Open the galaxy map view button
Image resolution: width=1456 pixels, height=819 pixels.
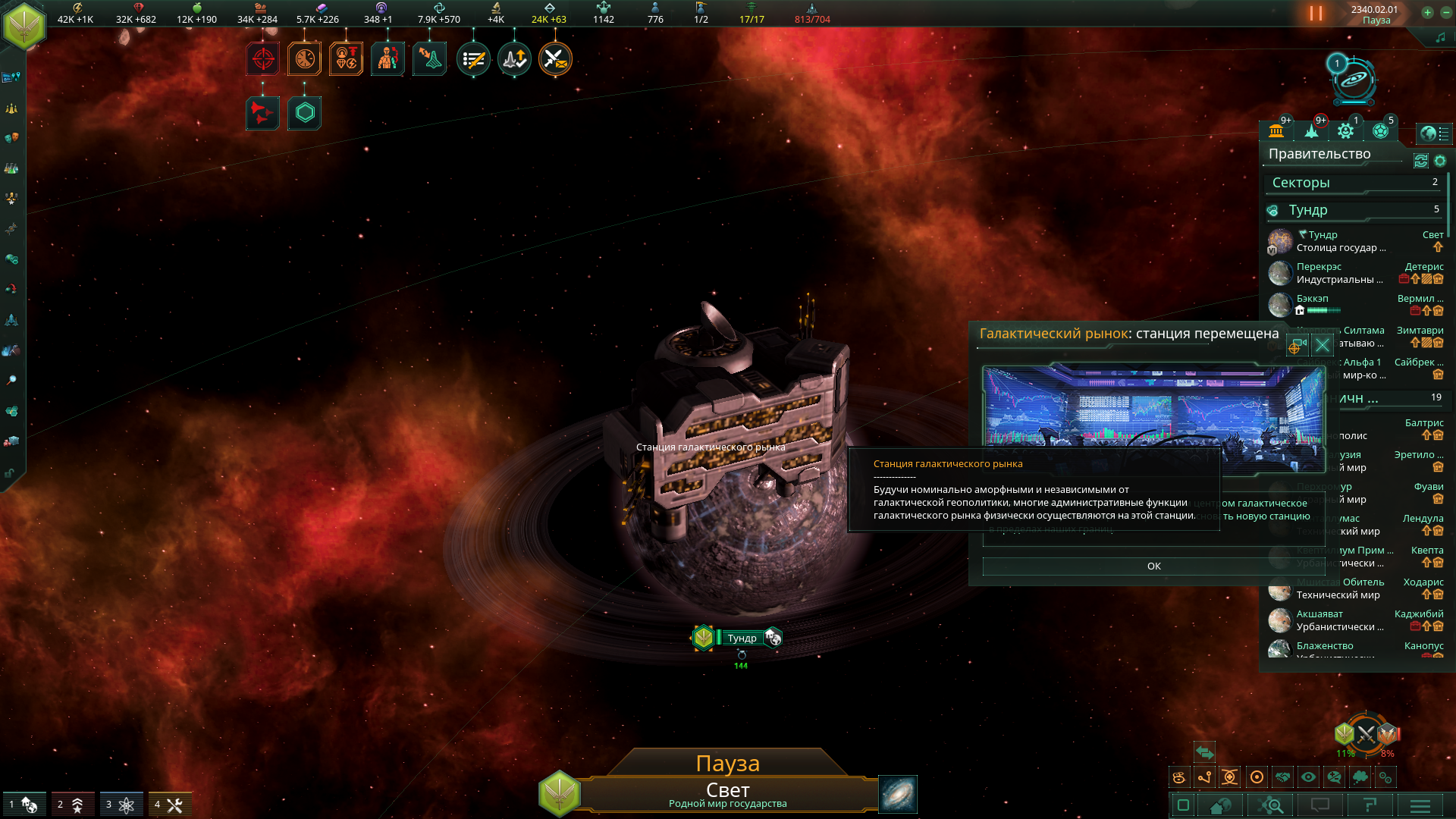(898, 794)
